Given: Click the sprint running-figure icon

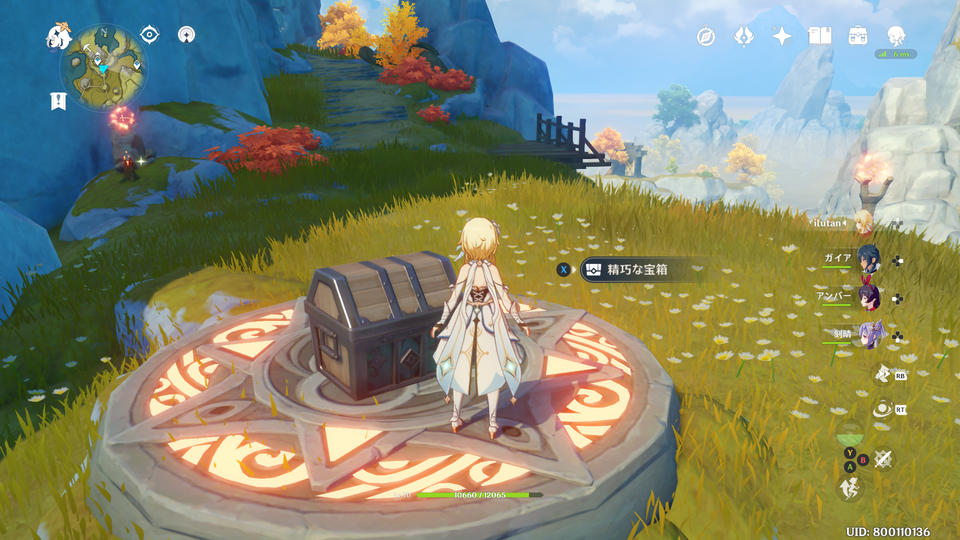Looking at the screenshot, I should 848,487.
